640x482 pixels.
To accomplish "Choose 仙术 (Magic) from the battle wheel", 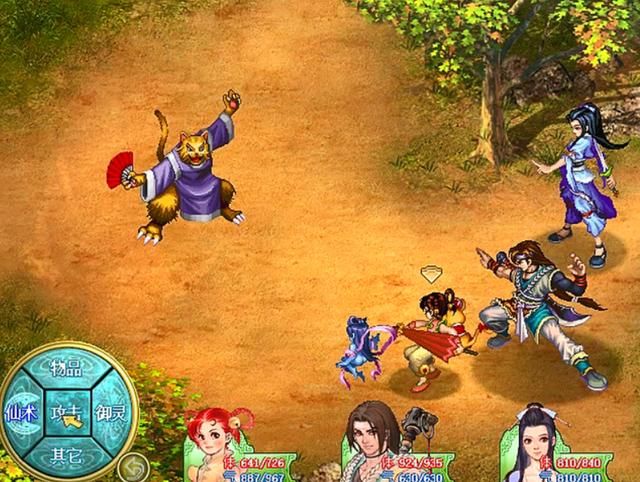I will 20,412.
